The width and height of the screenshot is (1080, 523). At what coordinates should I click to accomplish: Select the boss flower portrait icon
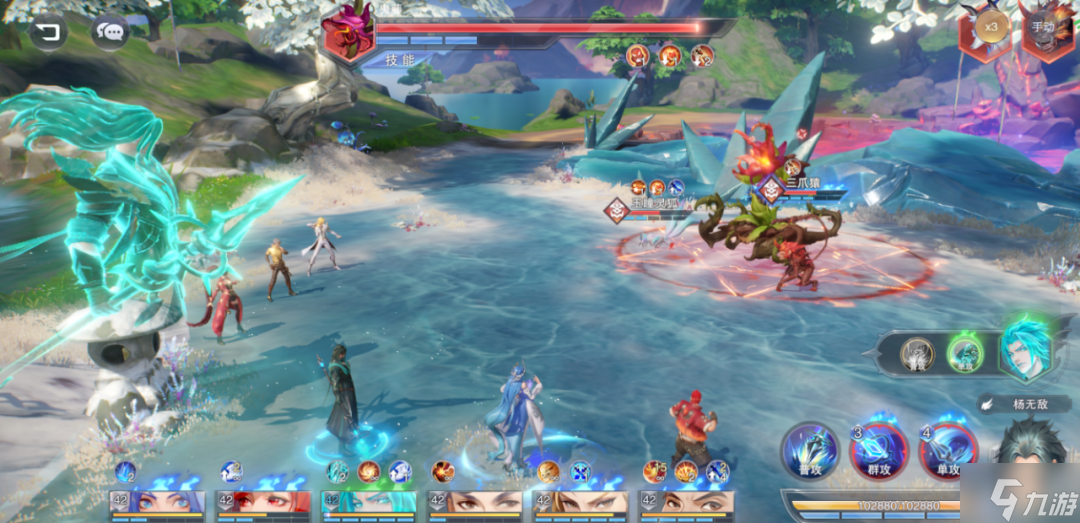(x=348, y=31)
